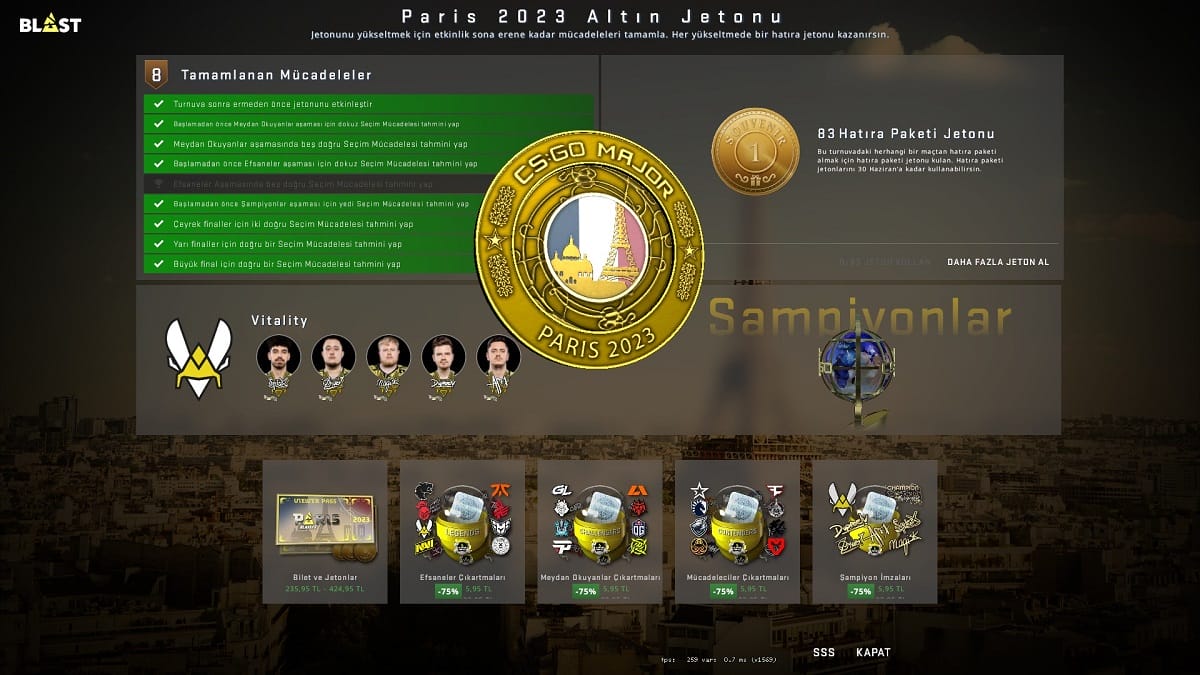Open the SSS help link
The width and height of the screenshot is (1200, 675).
tap(823, 652)
